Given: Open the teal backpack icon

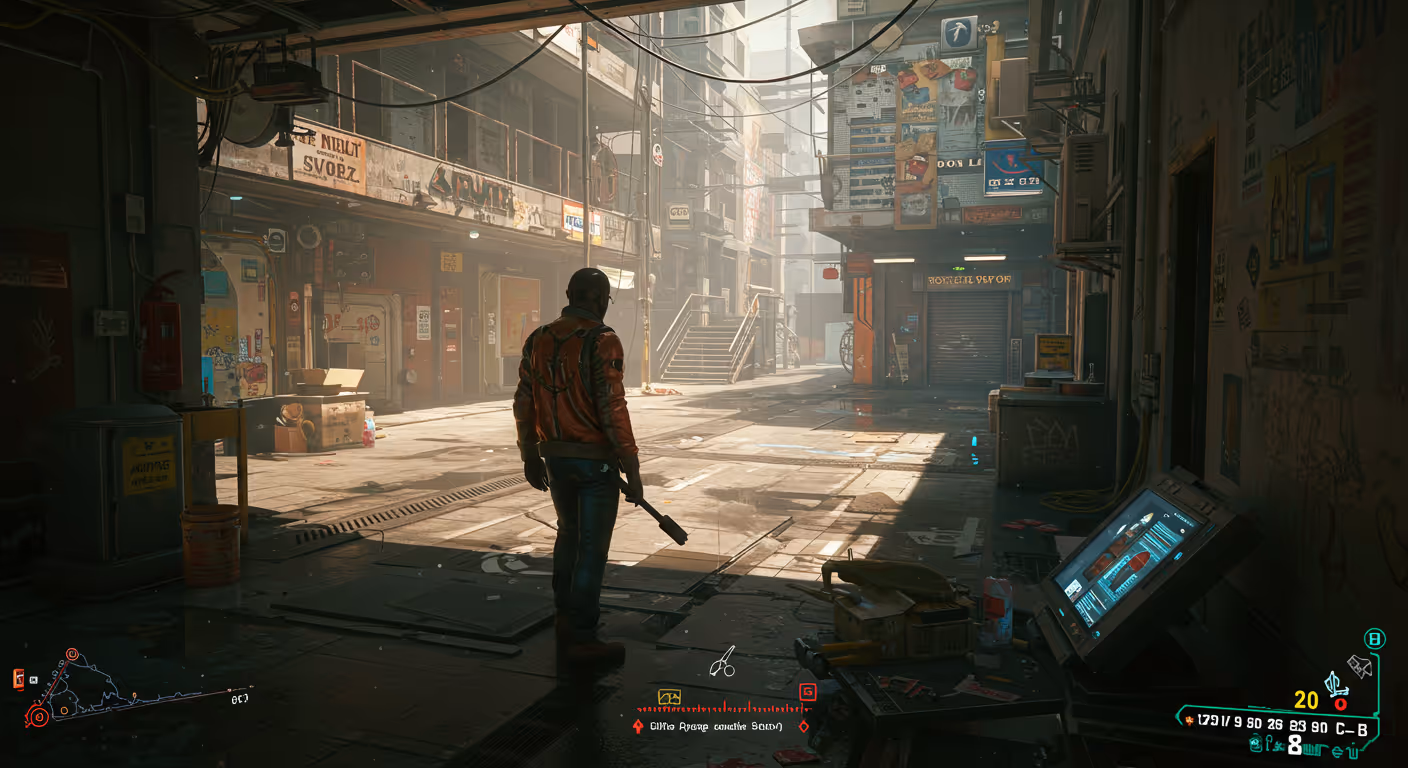Looking at the screenshot, I should pos(1256,743).
